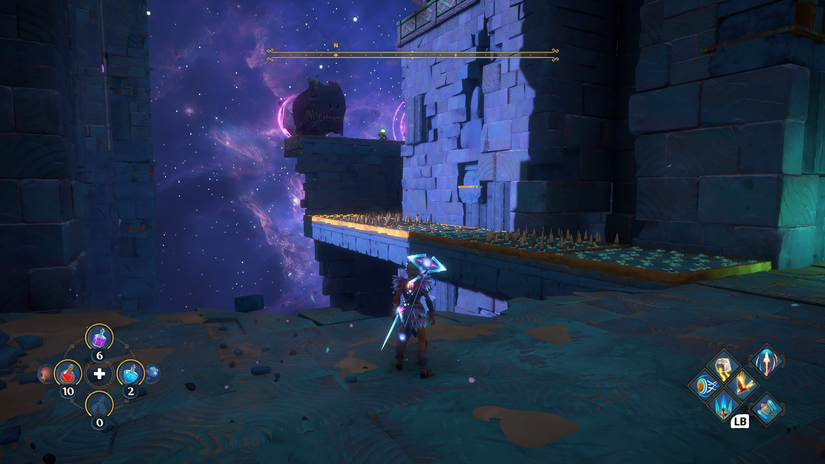Activate the blue hammer ability icon
This screenshot has height=464, width=825.
767,407
